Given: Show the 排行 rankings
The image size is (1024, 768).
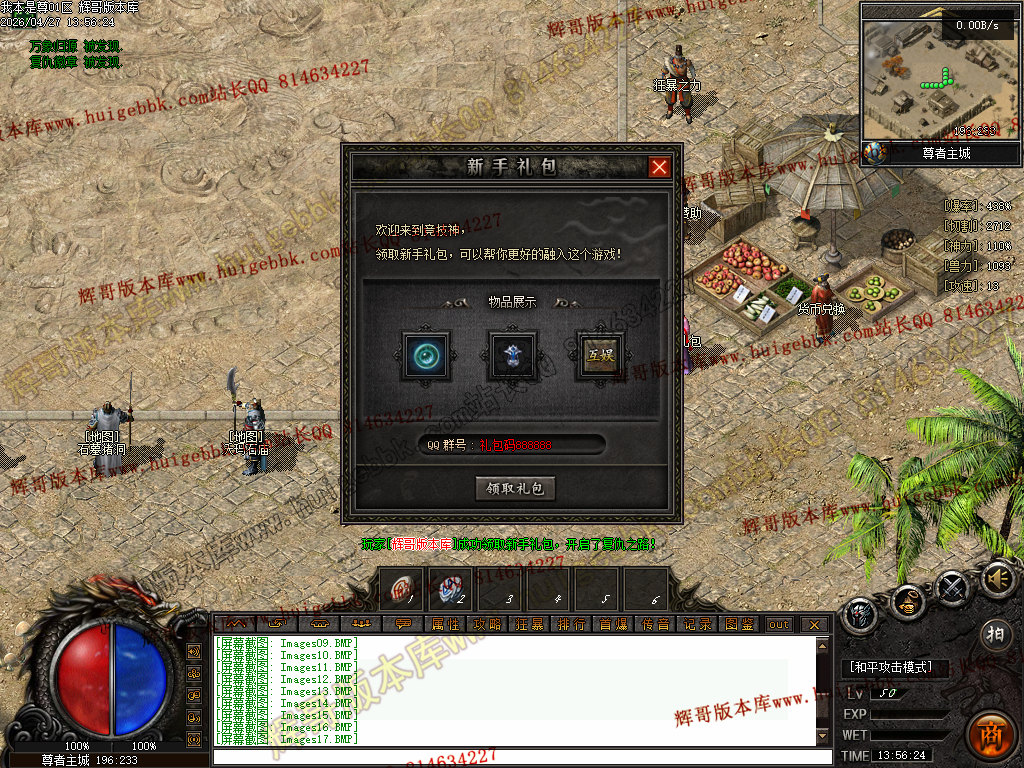Looking at the screenshot, I should click(x=571, y=624).
